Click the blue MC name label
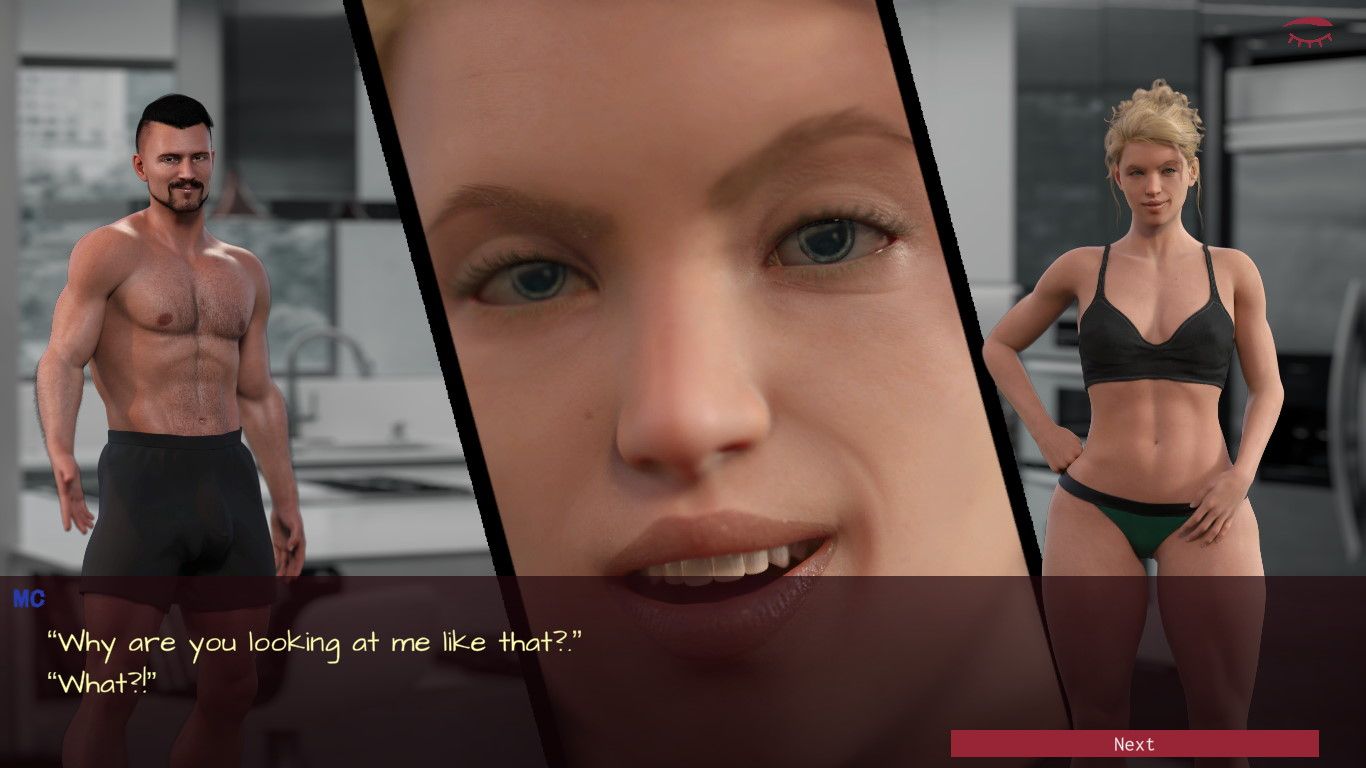The image size is (1366, 768). [x=28, y=599]
